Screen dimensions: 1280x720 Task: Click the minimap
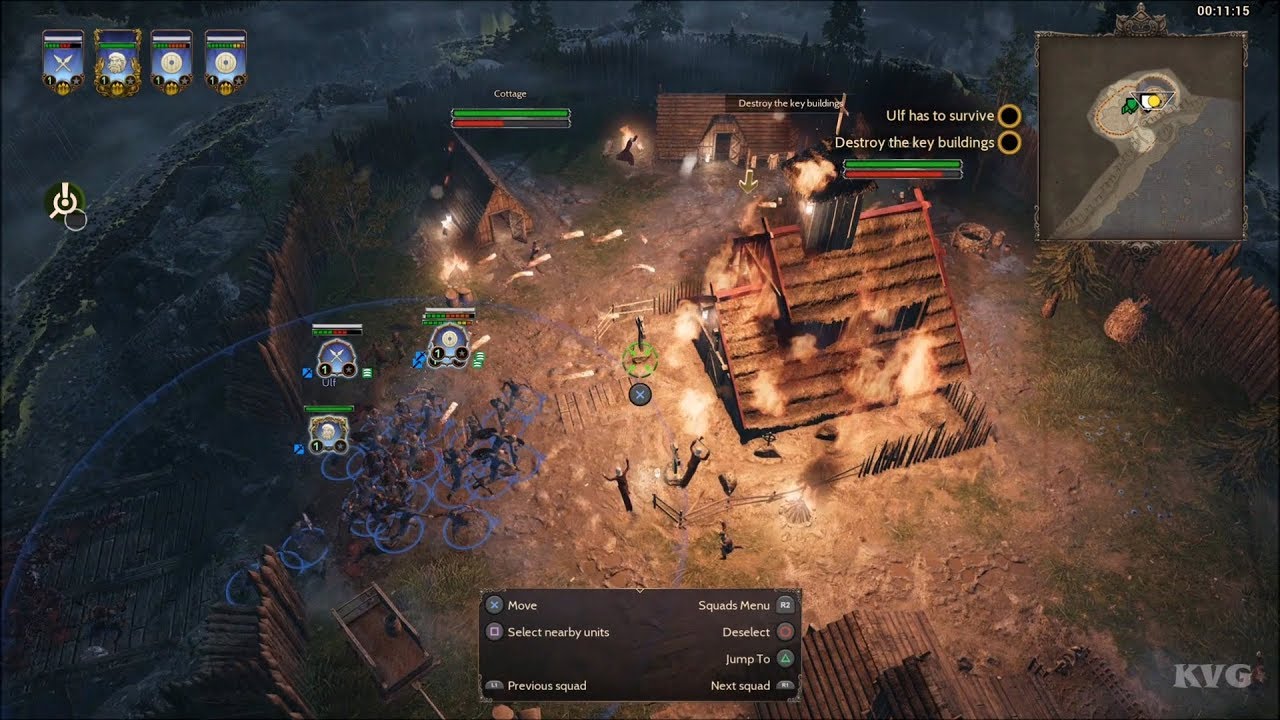[1139, 136]
